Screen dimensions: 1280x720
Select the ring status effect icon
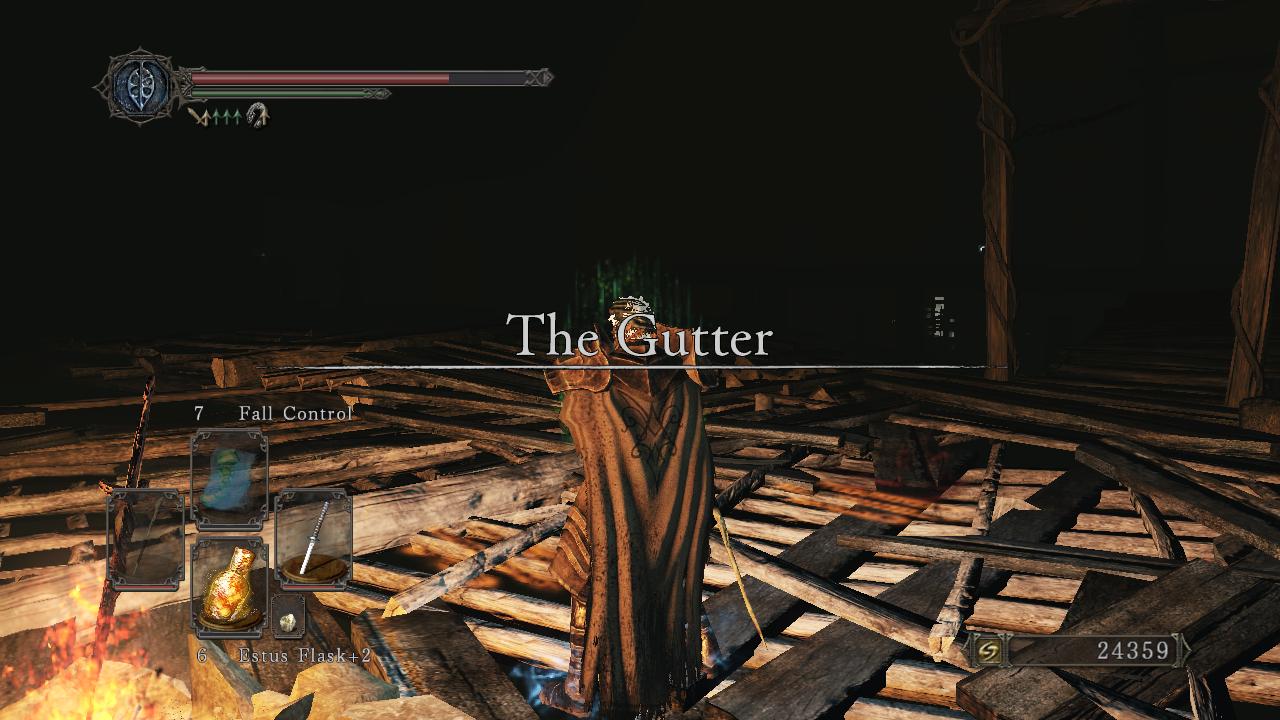click(258, 114)
